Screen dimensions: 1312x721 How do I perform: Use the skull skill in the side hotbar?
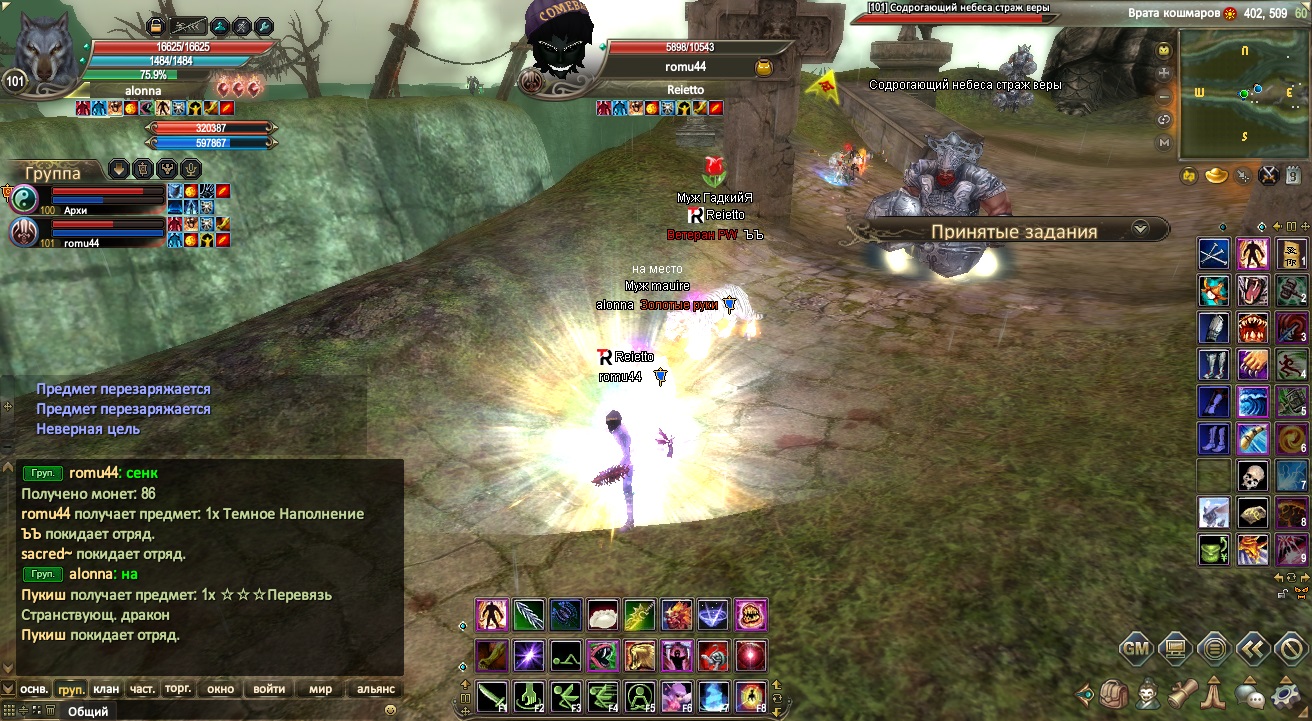[1252, 476]
